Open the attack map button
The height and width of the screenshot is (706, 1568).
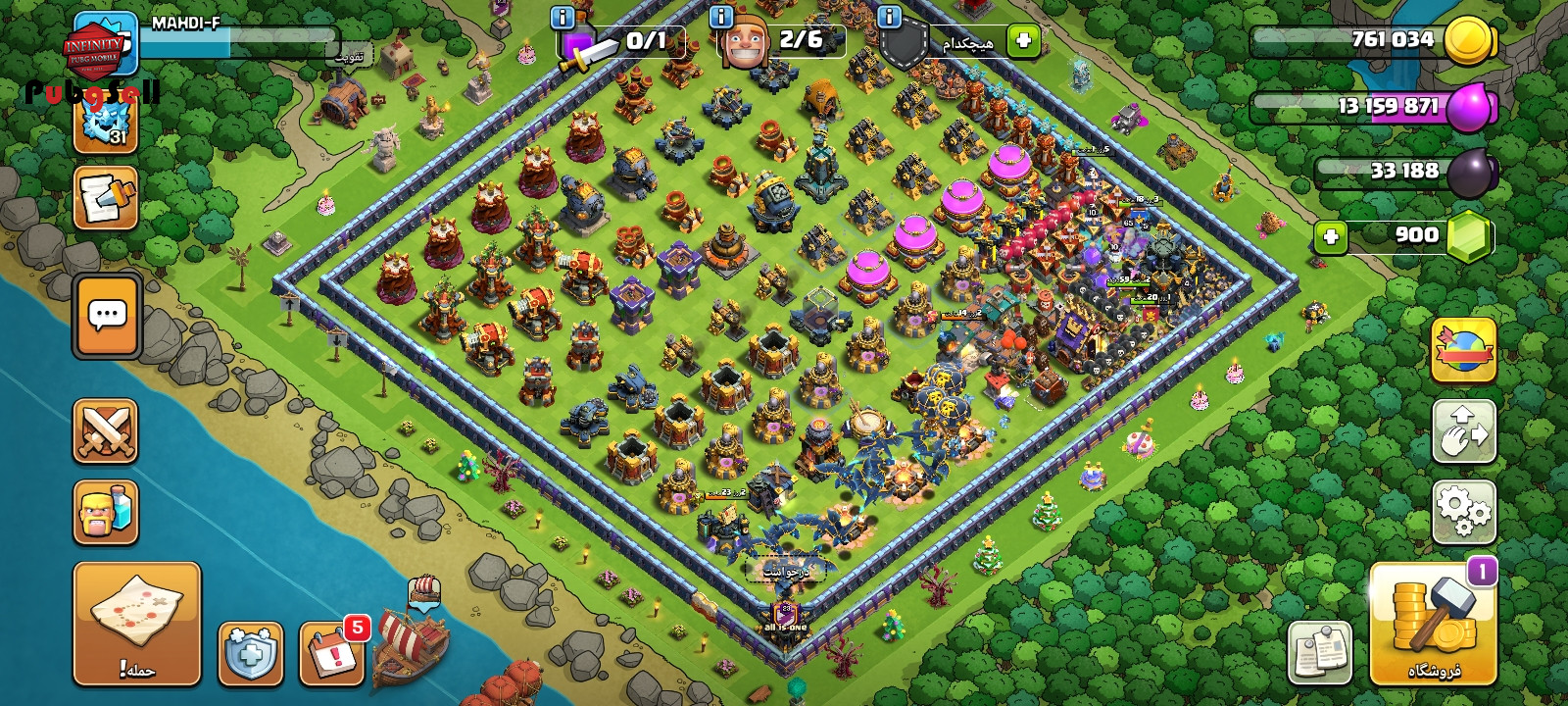(x=137, y=623)
